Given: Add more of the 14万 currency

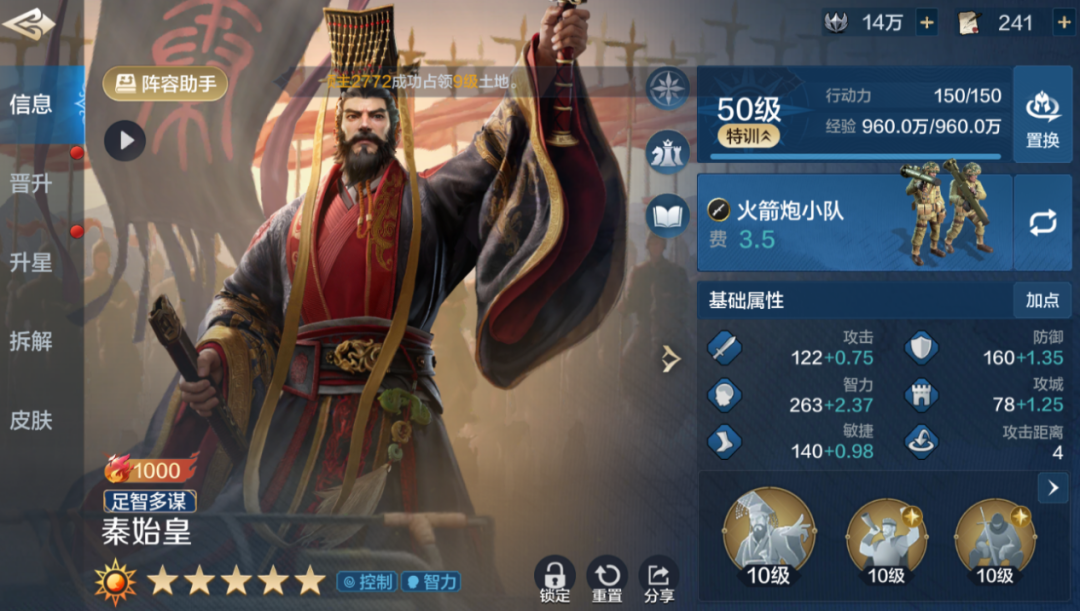Looking at the screenshot, I should point(926,23).
